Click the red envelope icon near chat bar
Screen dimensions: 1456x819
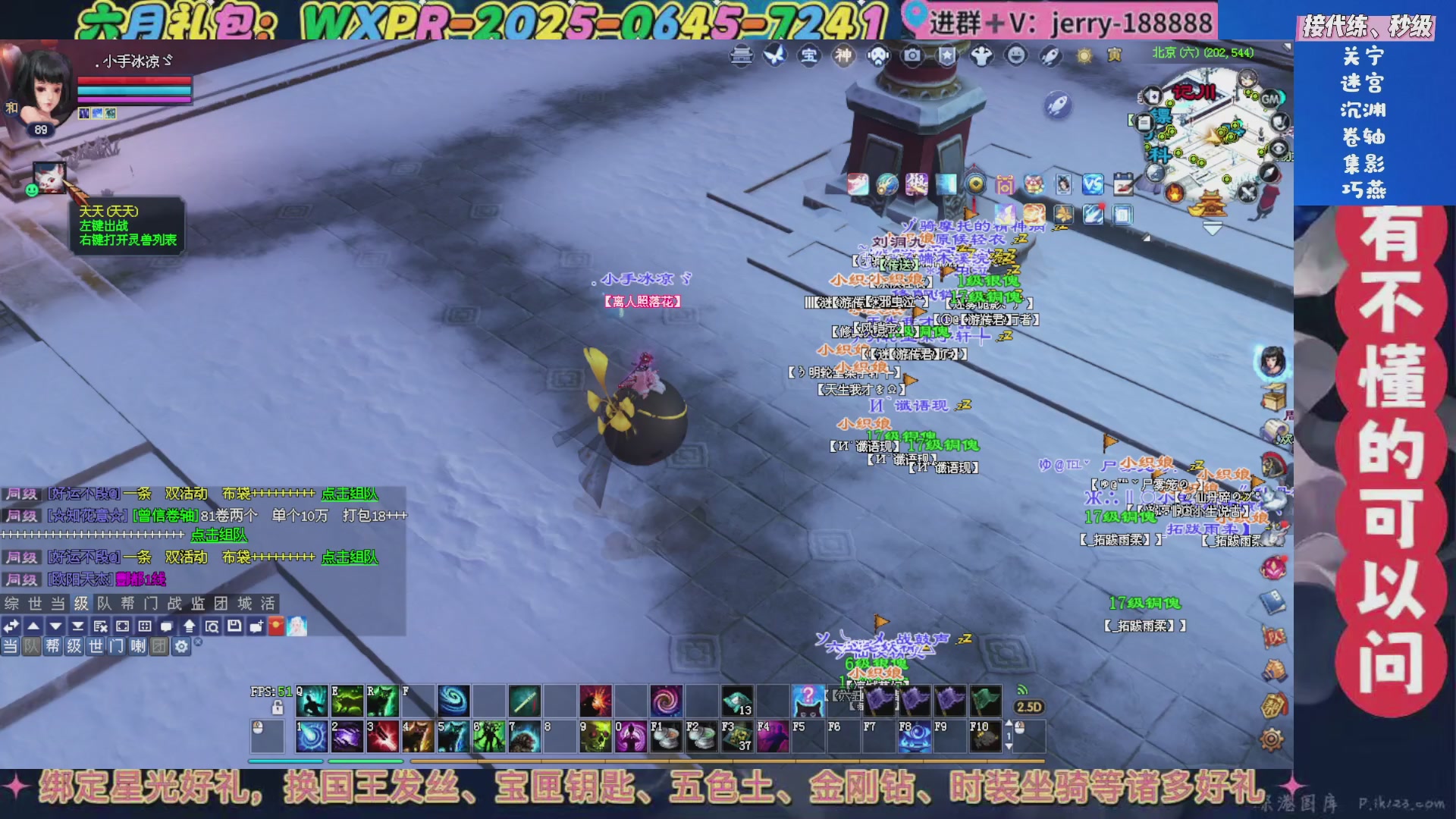click(x=275, y=626)
